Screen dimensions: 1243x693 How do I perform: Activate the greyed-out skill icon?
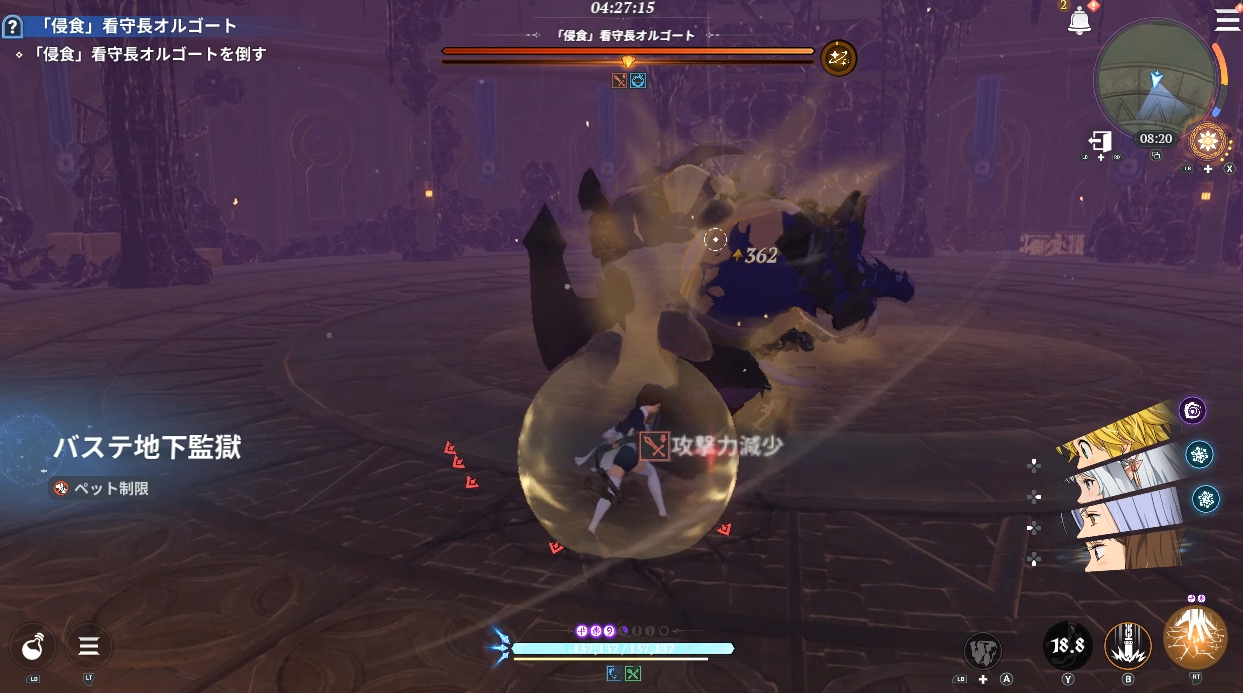click(x=983, y=650)
